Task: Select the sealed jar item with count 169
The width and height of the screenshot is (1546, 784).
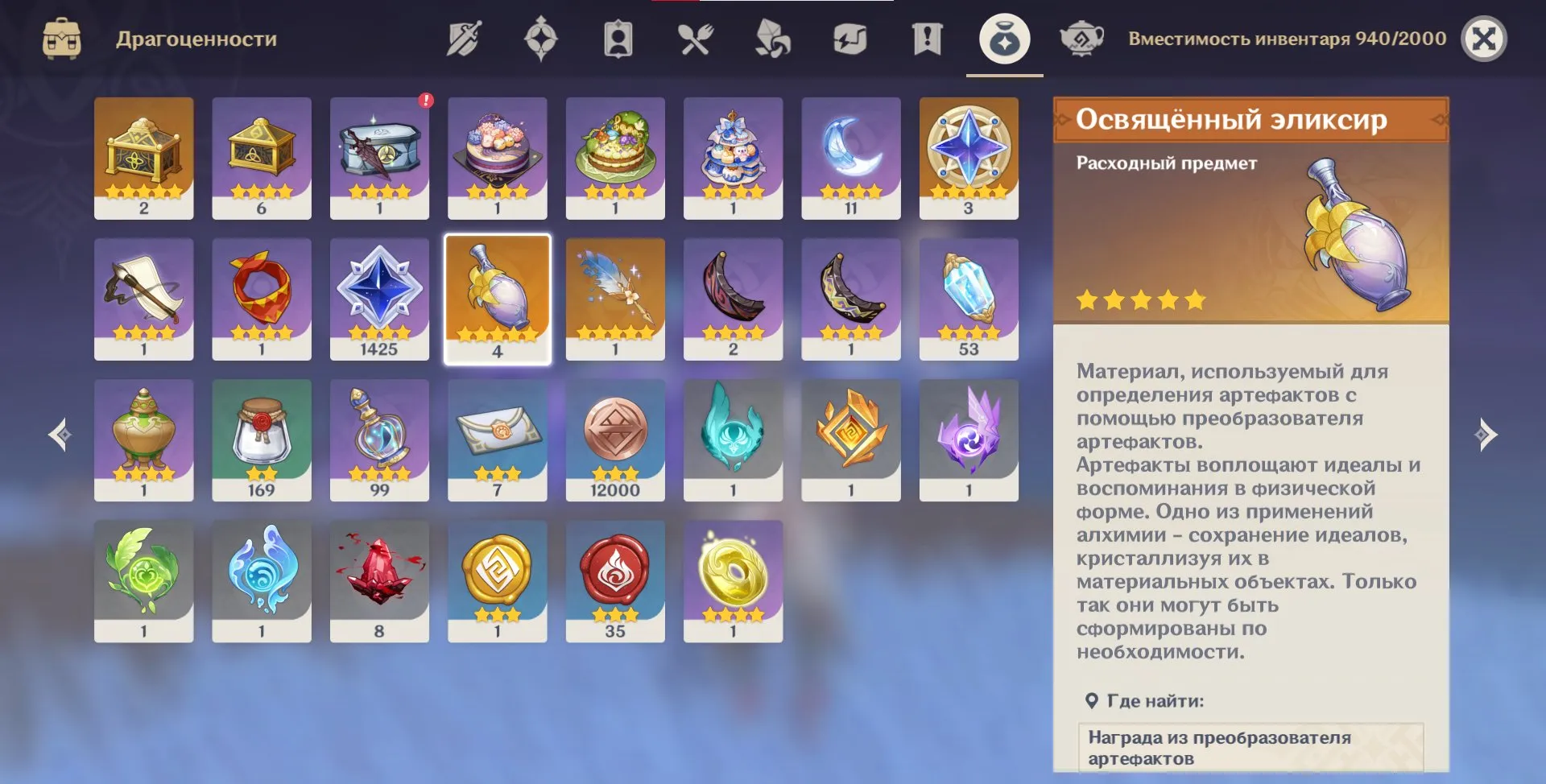Action: [262, 439]
